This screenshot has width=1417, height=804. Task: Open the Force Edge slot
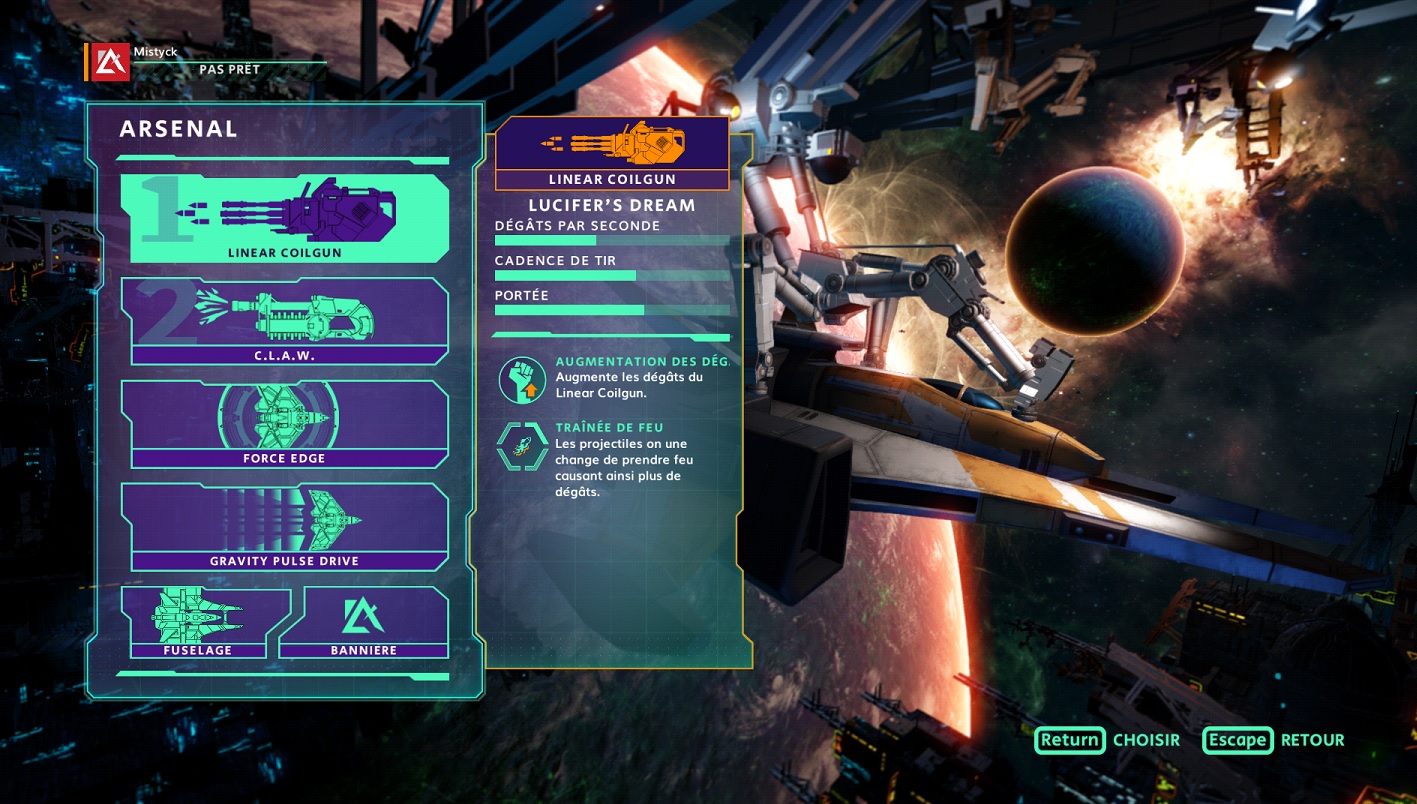pos(284,423)
